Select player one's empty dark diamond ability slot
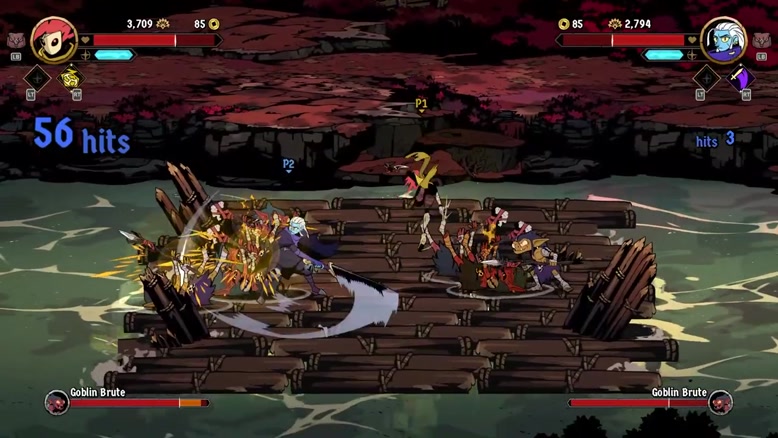Image resolution: width=778 pixels, height=438 pixels. (x=37, y=77)
